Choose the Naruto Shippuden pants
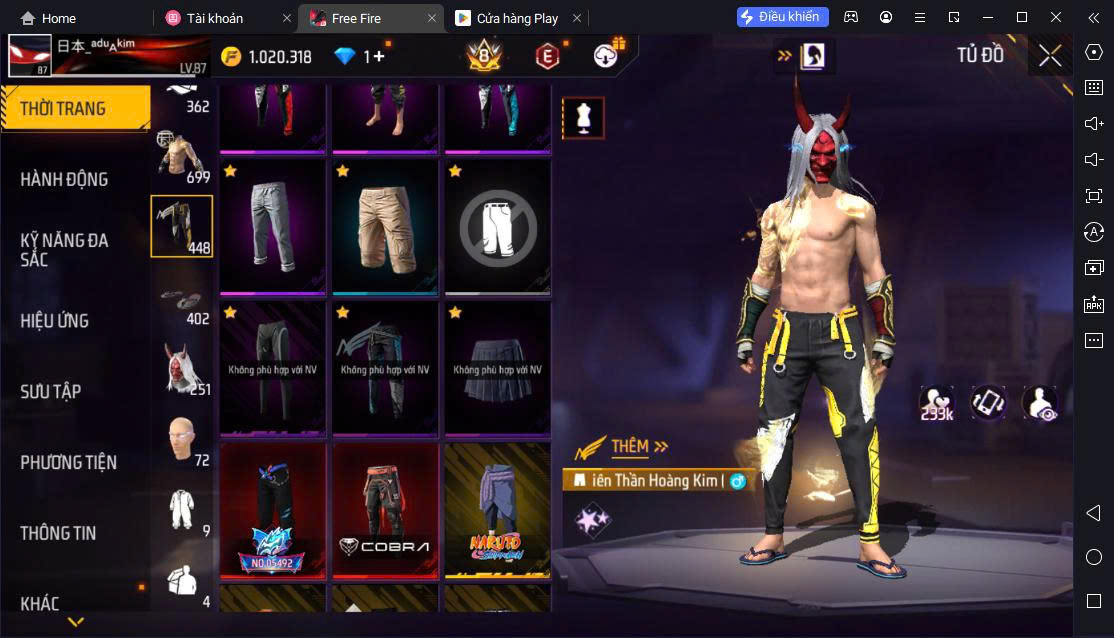The height and width of the screenshot is (638, 1114). click(x=497, y=511)
